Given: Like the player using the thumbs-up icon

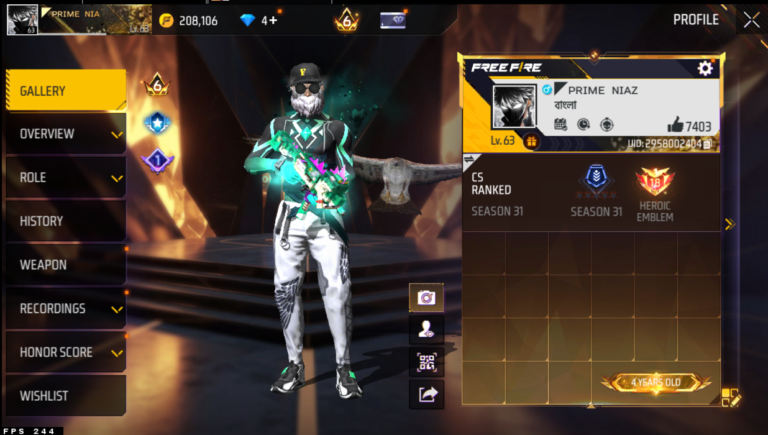Looking at the screenshot, I should click(676, 125).
